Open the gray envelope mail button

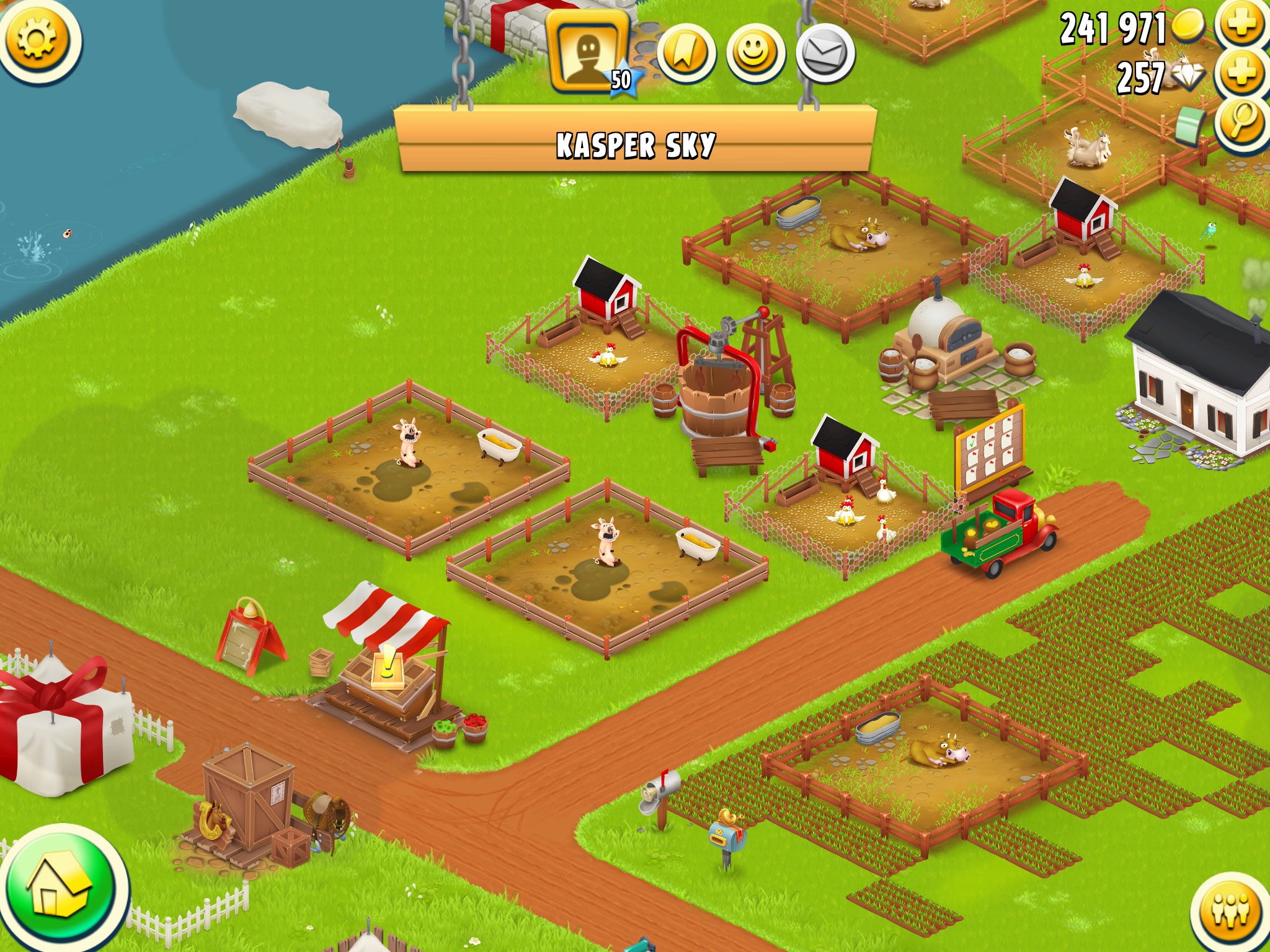825,53
